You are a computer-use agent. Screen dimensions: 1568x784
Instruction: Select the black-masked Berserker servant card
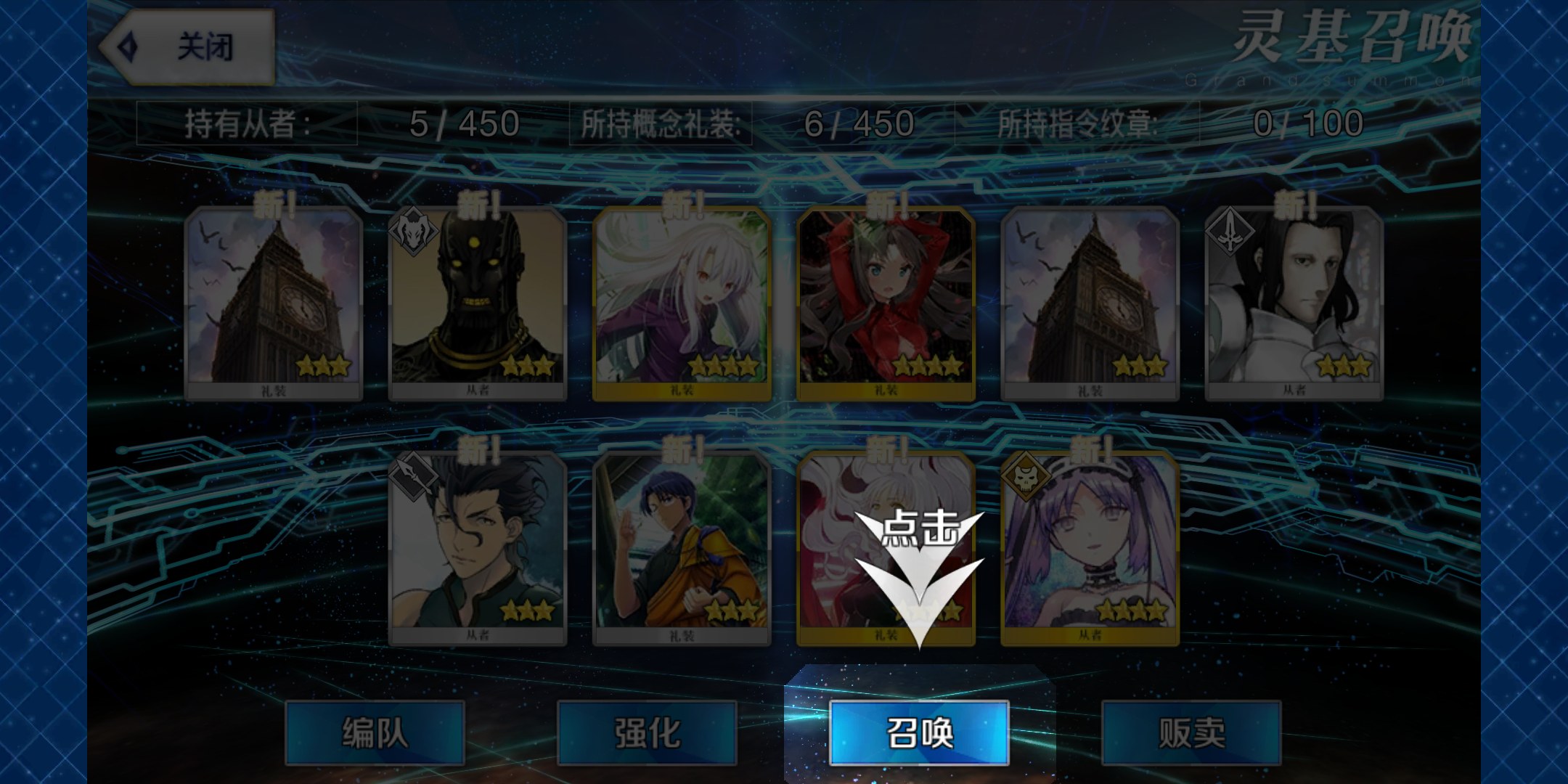tap(478, 302)
